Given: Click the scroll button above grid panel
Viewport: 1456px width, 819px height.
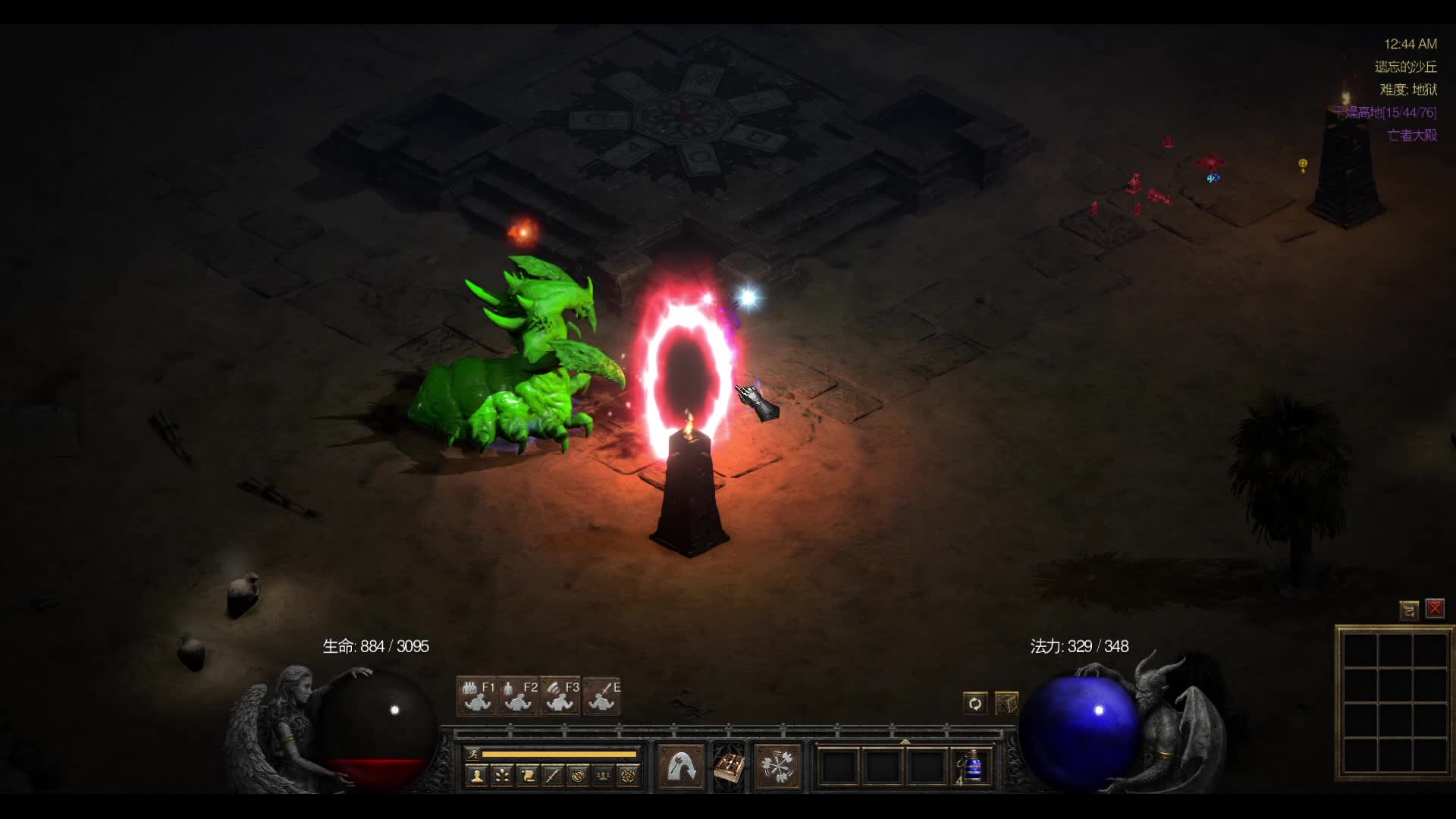Looking at the screenshot, I should click(1409, 610).
